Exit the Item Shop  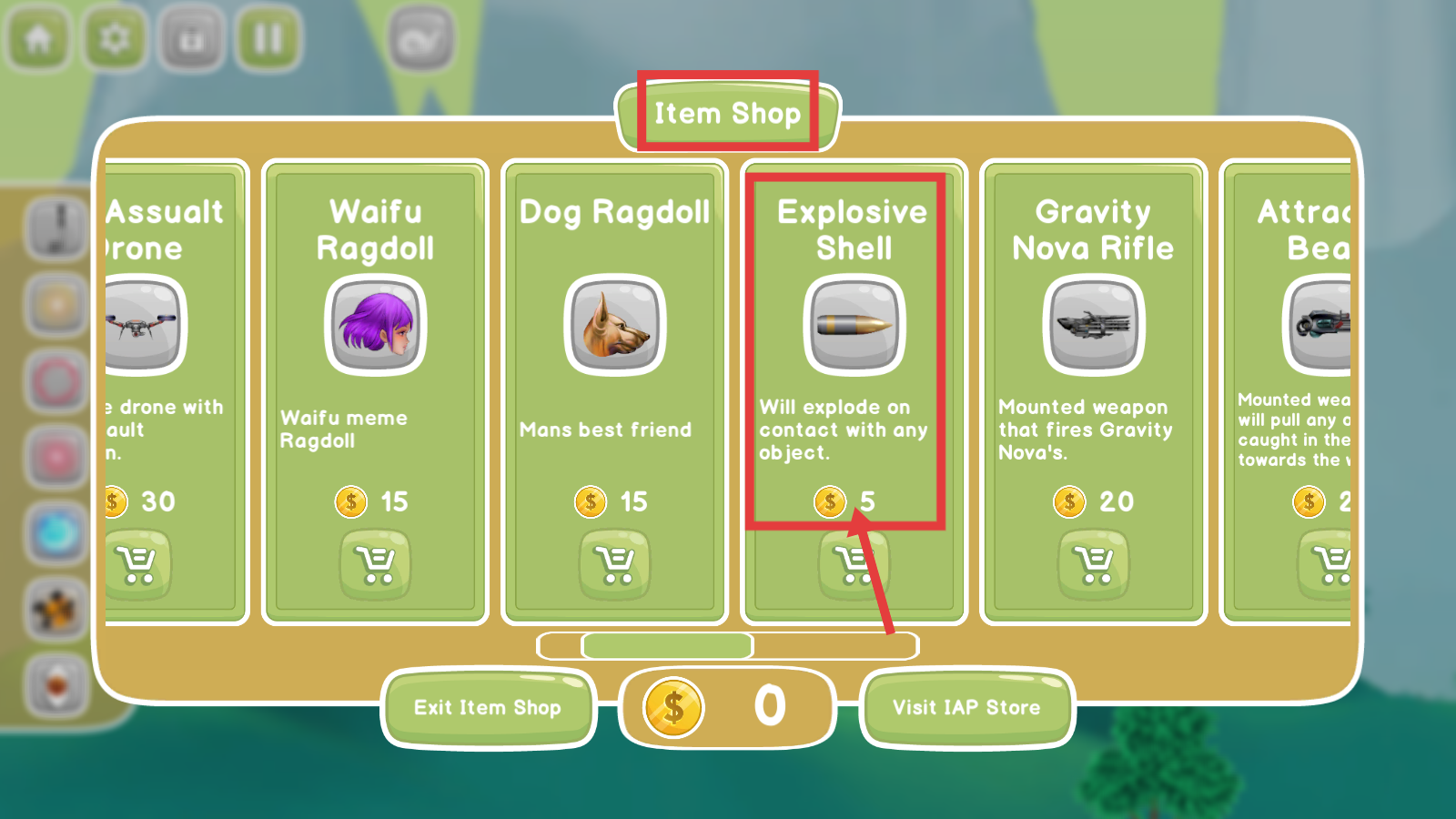pos(488,707)
